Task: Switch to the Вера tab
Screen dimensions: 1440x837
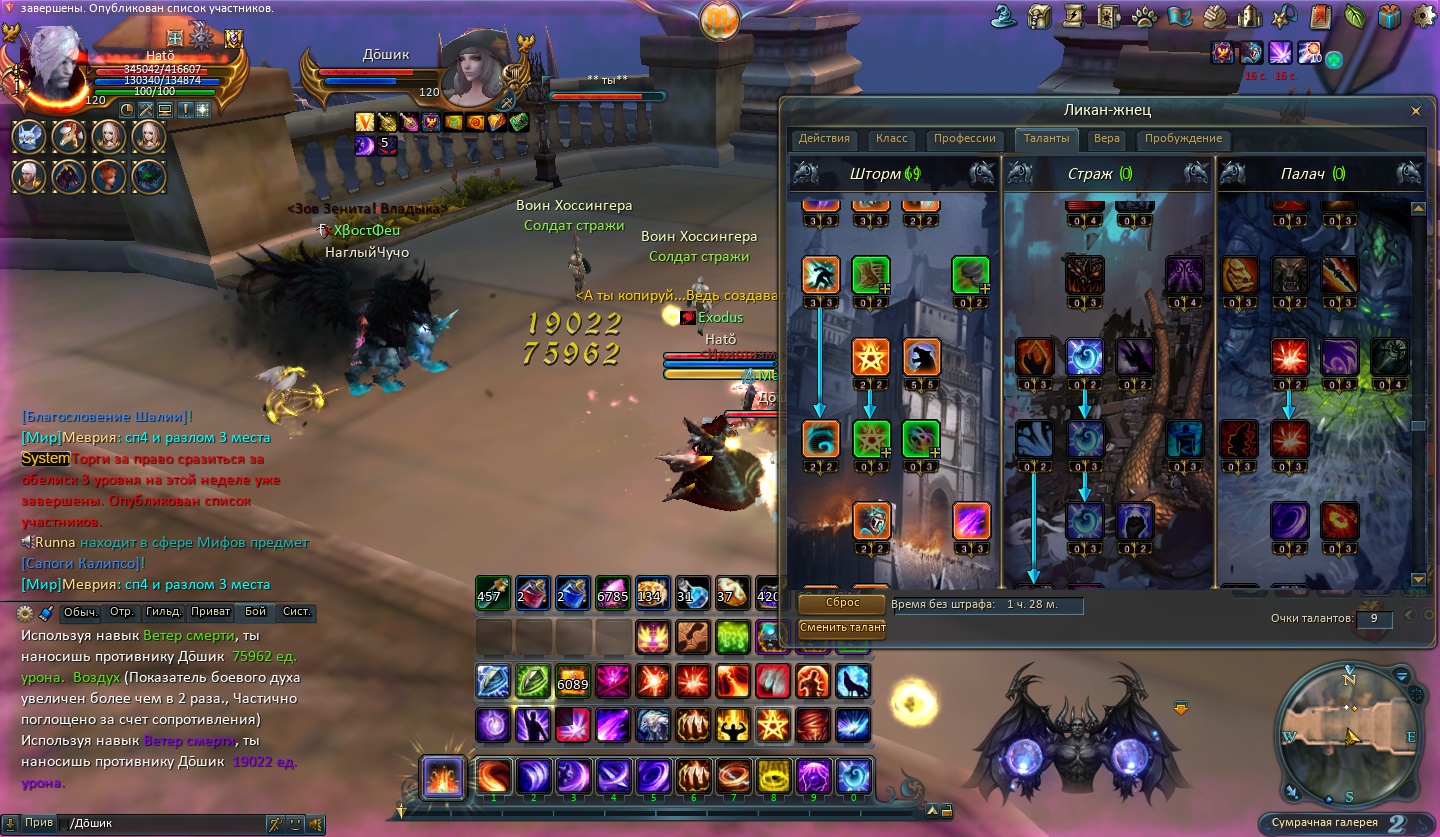Action: [x=1106, y=139]
